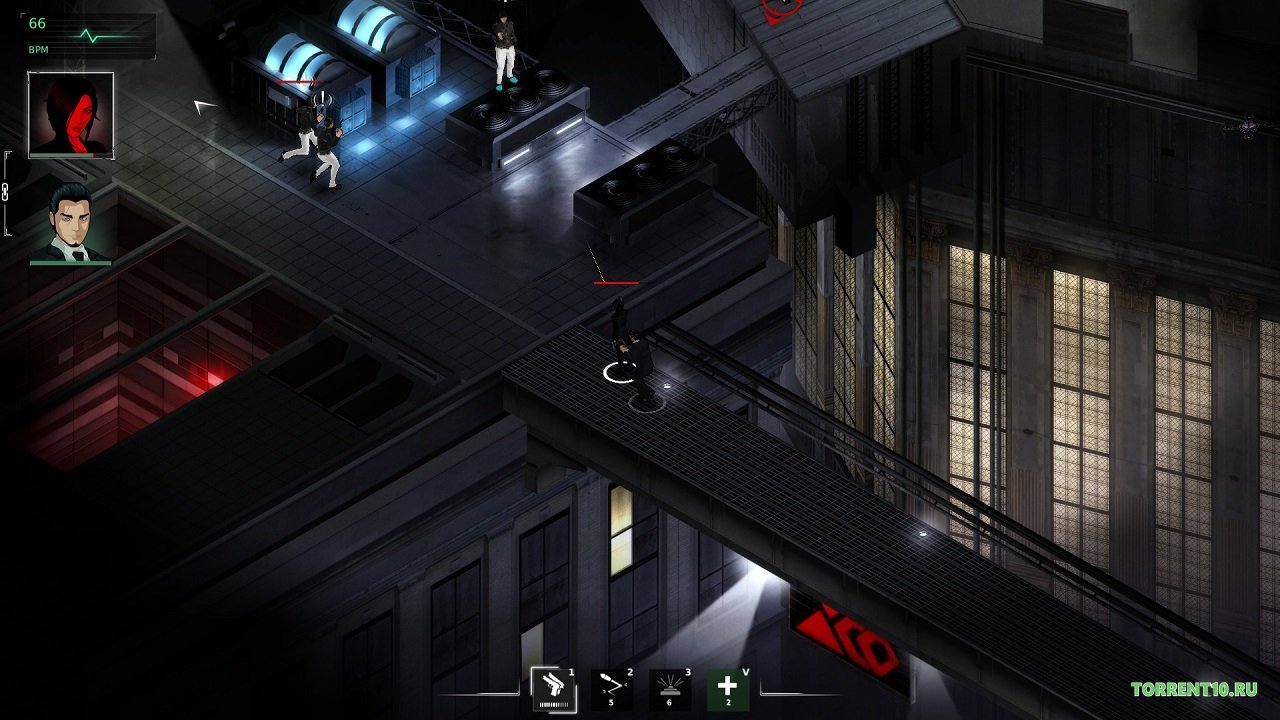Toggle the chain link icon on left edge
Image resolution: width=1280 pixels, height=720 pixels.
tap(6, 193)
